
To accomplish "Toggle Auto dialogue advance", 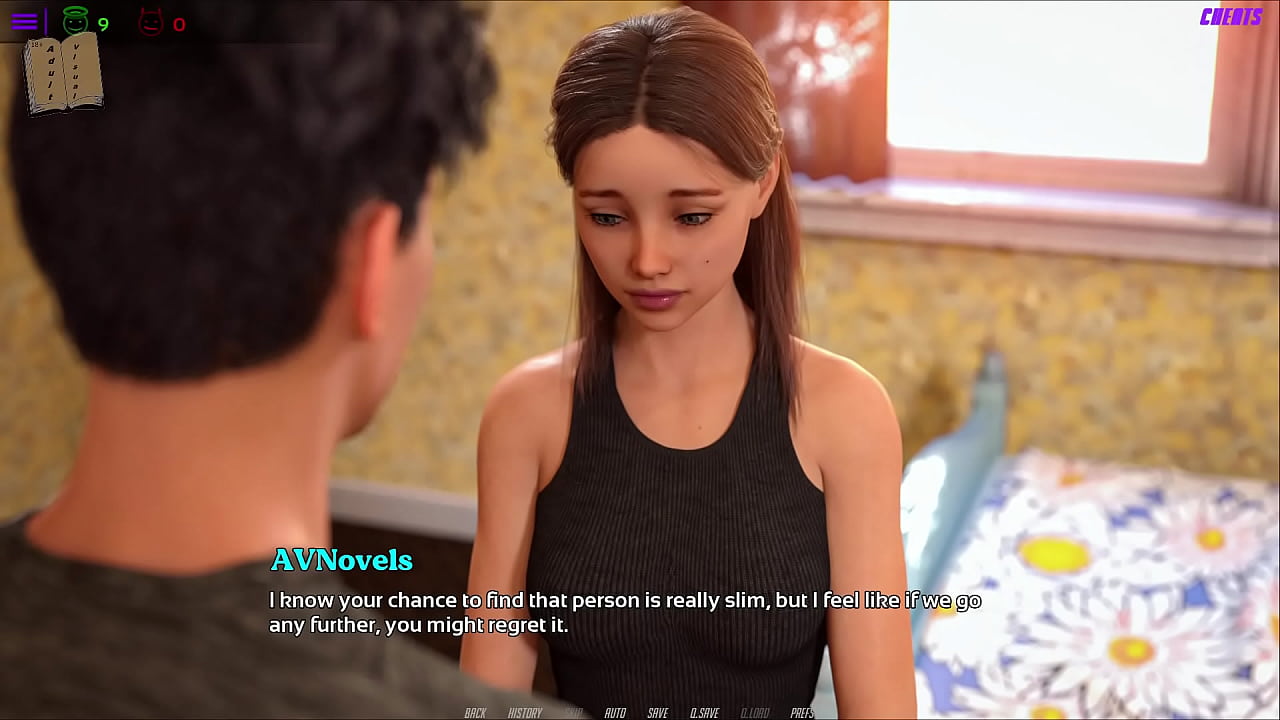I will click(x=615, y=712).
